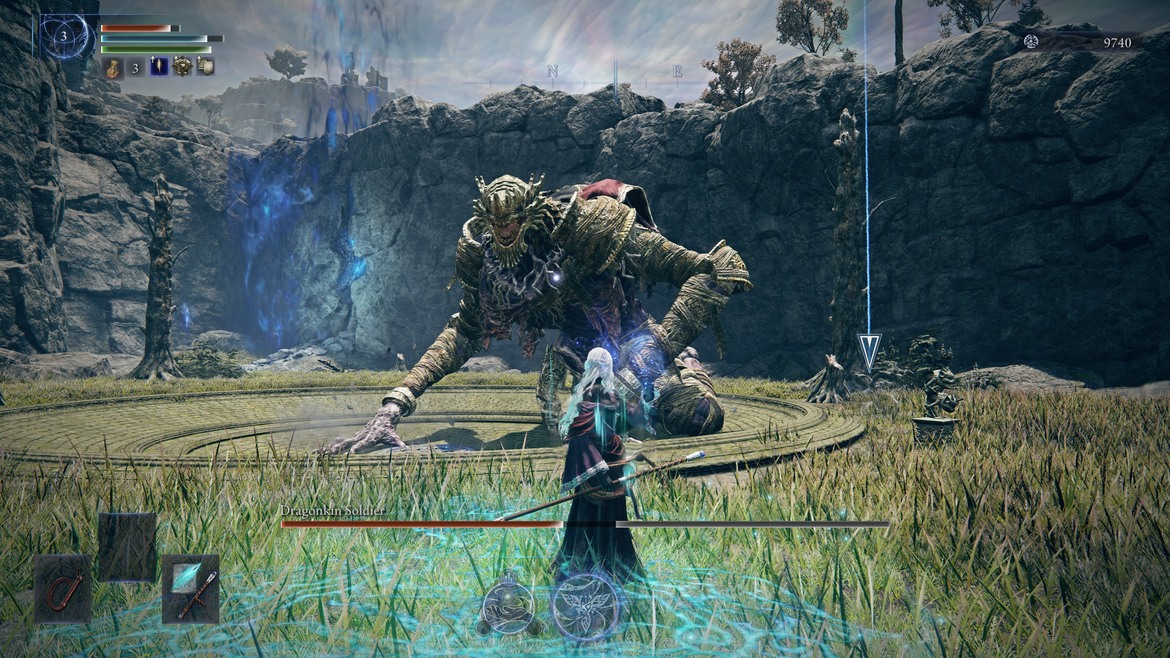This screenshot has height=658, width=1170.
Task: Select the whip weapon slot
Action: [x=63, y=589]
